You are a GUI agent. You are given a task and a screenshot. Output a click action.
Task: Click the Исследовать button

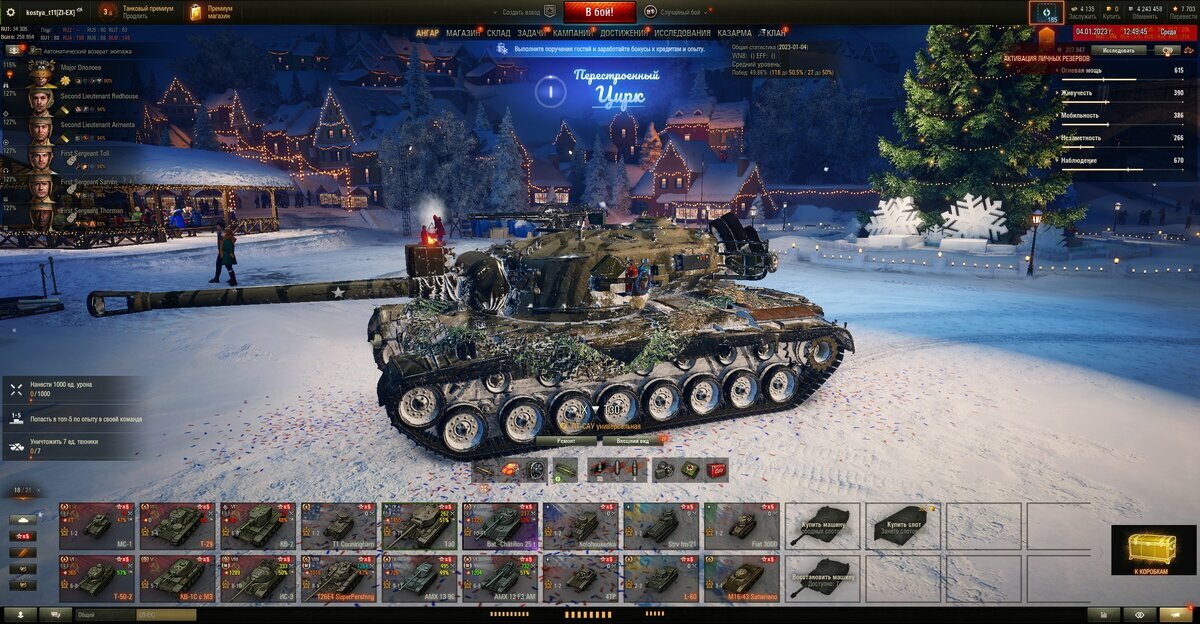(x=1118, y=49)
